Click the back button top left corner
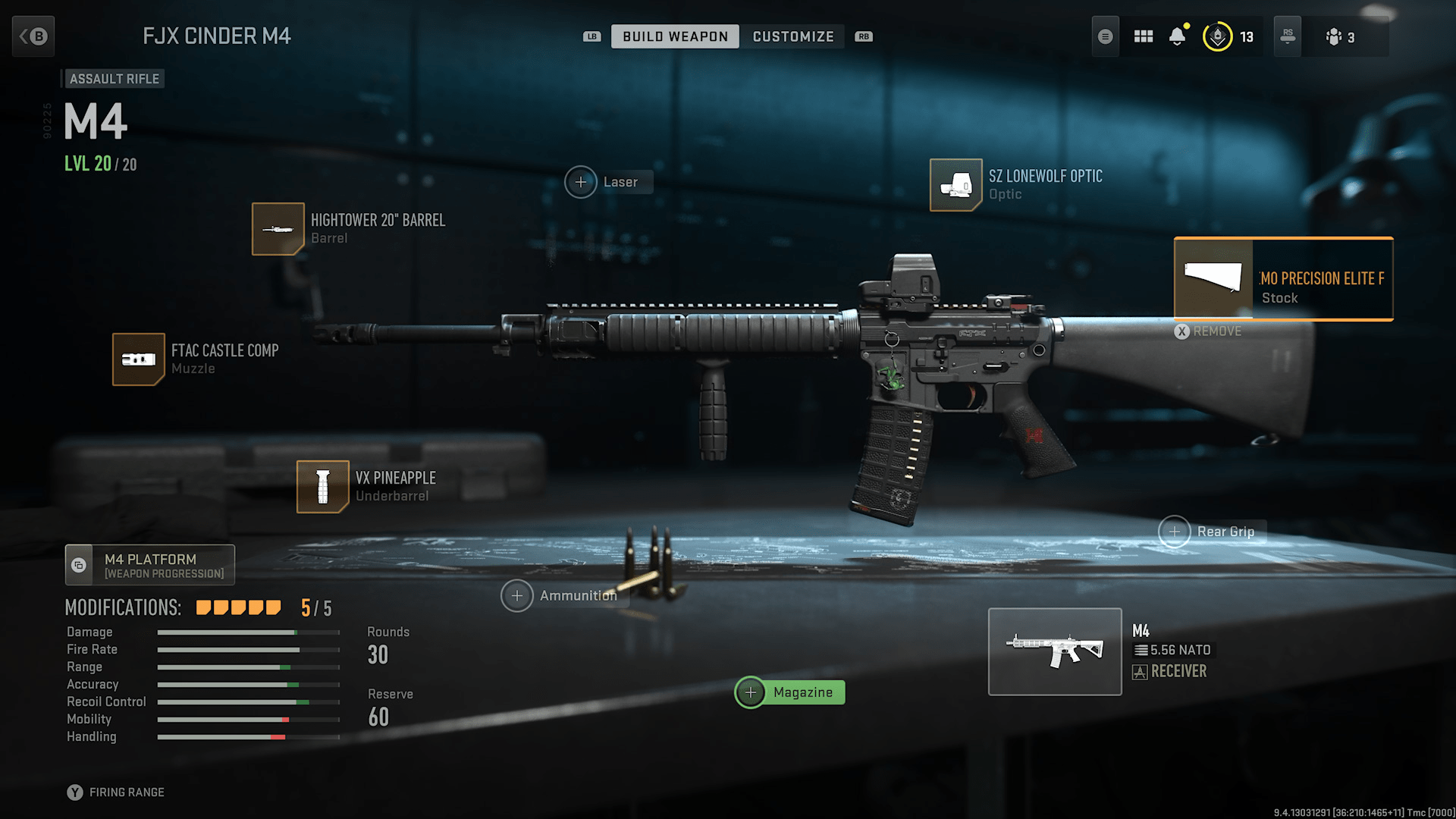This screenshot has height=819, width=1456. tap(33, 36)
